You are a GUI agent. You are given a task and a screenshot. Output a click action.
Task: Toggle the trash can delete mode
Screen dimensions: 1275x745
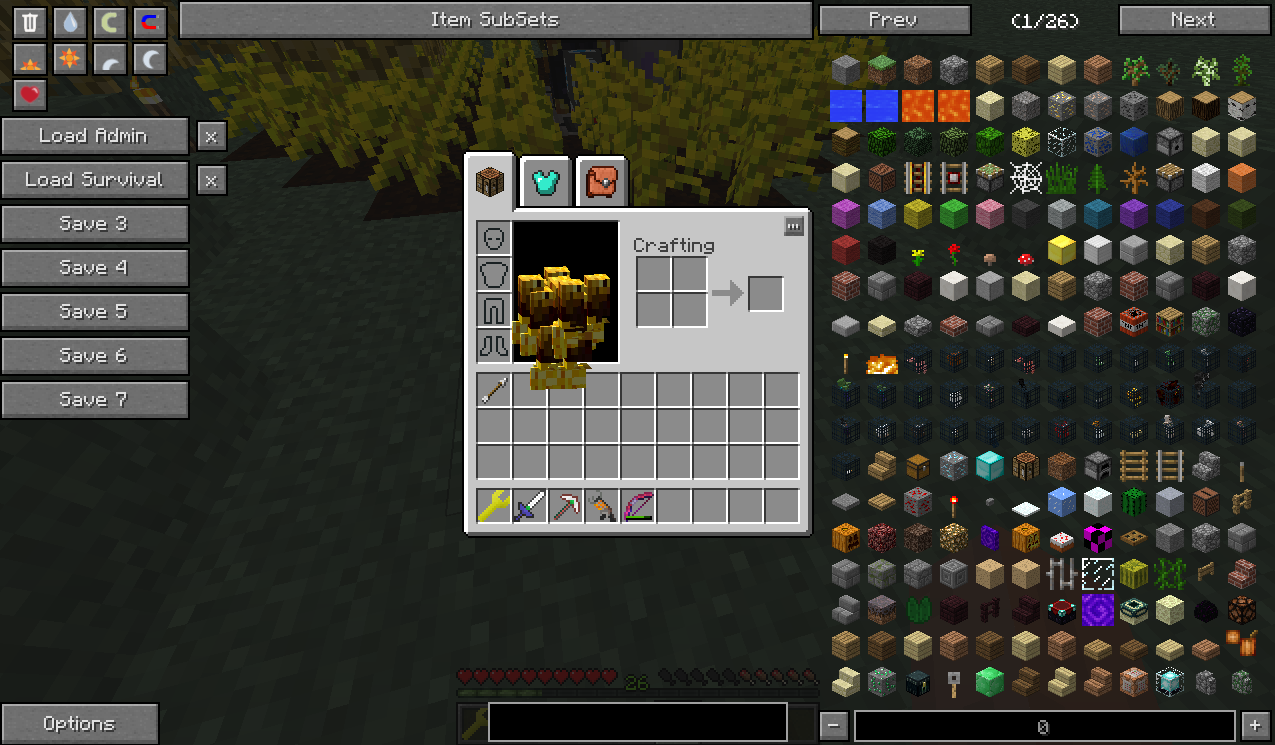30,22
